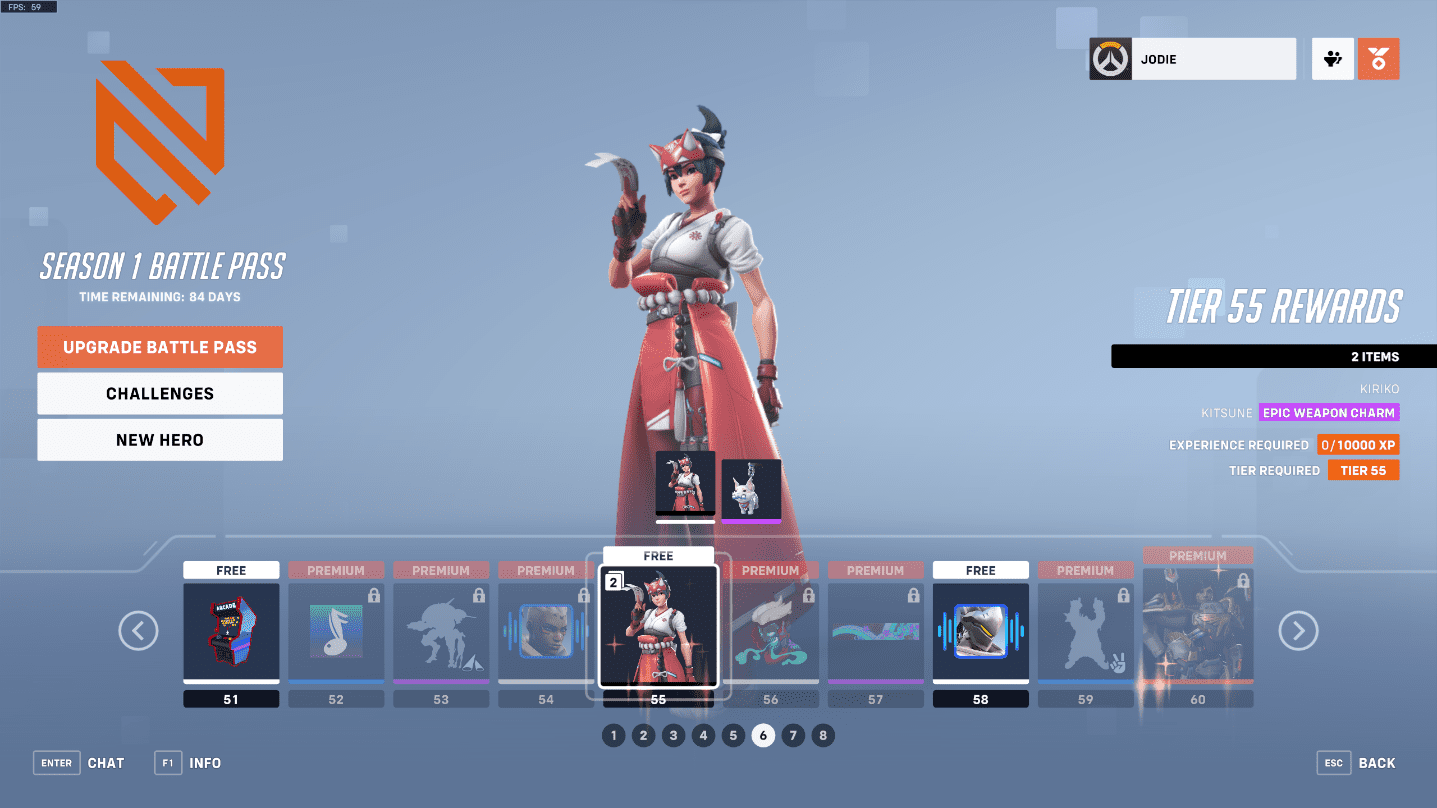Switch to battle pass page 3
The width and height of the screenshot is (1437, 808).
pyautogui.click(x=673, y=735)
